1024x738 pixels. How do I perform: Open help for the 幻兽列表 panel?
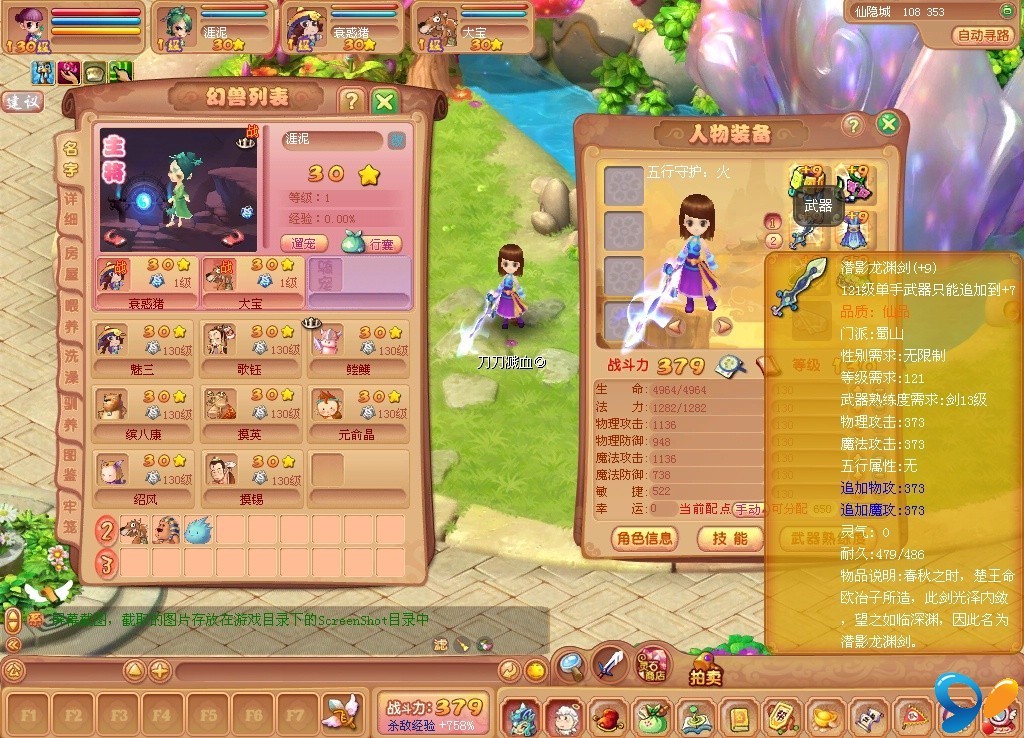pos(350,101)
